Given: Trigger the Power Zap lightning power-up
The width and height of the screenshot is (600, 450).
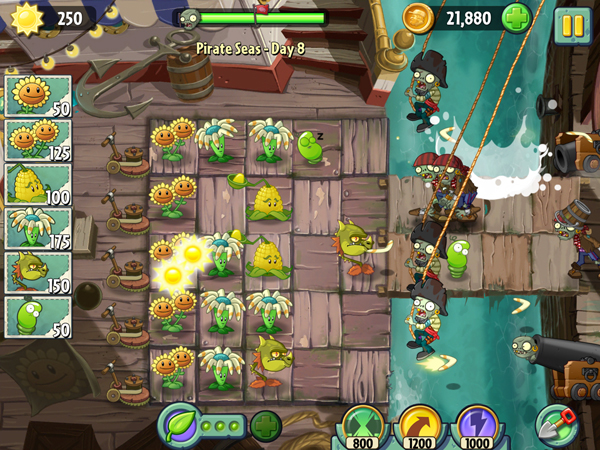Looking at the screenshot, I should (x=476, y=425).
